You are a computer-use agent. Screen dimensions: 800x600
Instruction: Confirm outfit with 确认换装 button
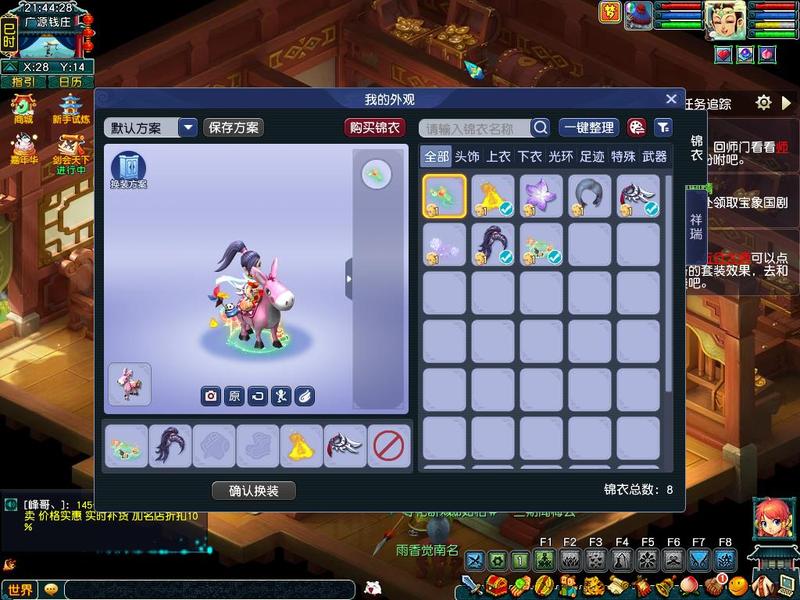pos(254,491)
